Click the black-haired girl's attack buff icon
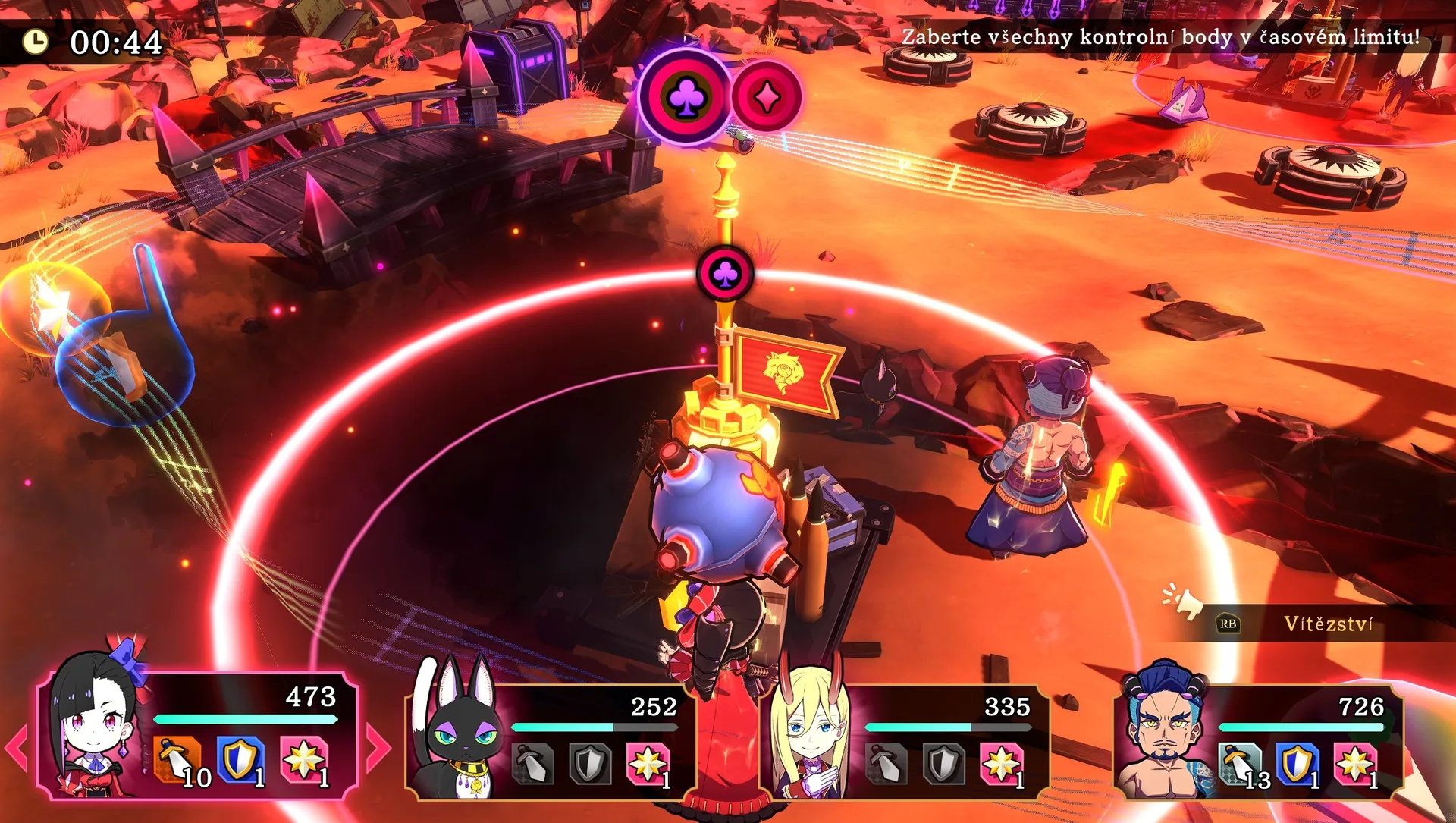 pos(178,759)
